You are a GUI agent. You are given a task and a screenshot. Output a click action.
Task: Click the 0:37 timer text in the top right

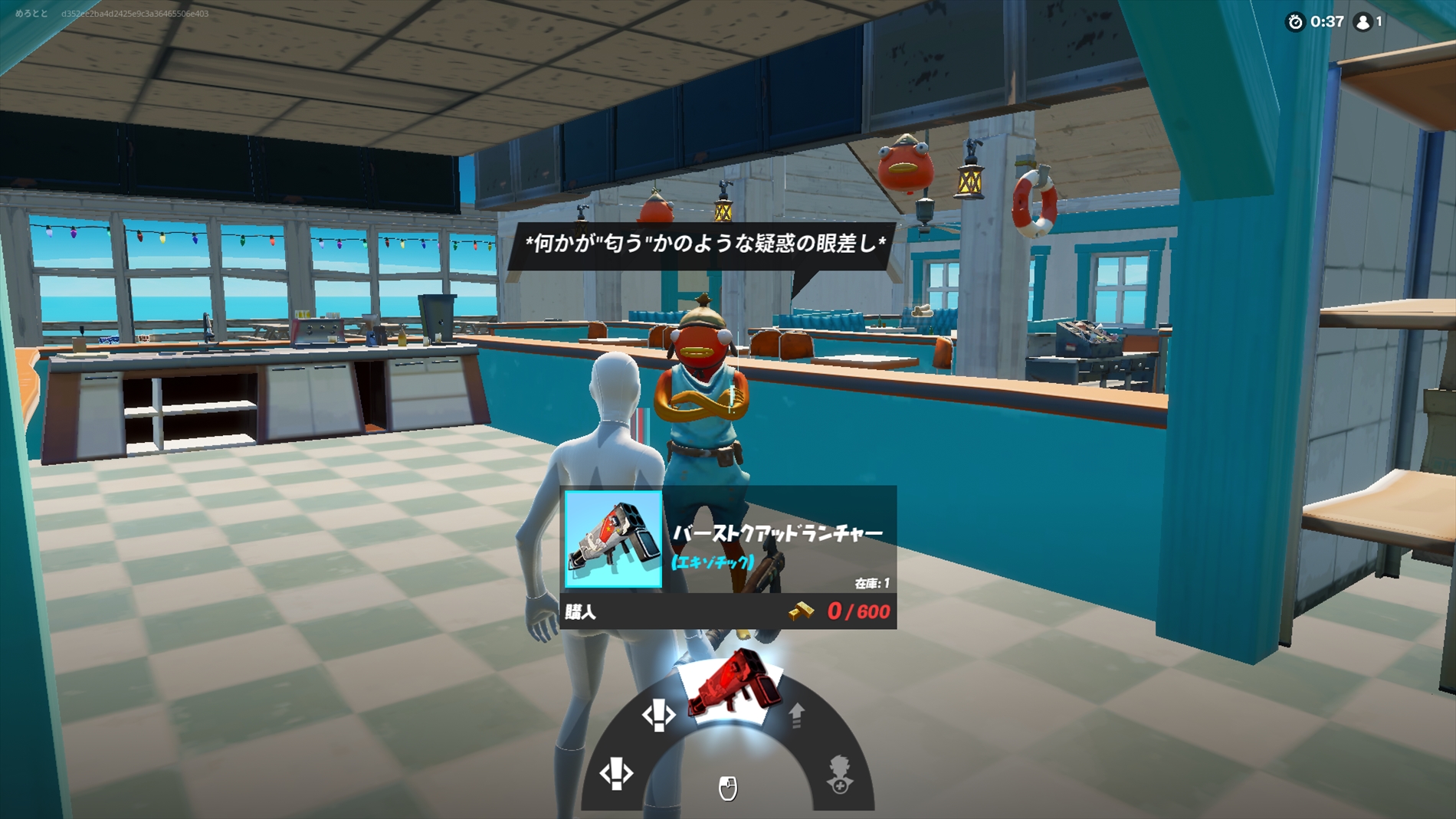point(1326,22)
